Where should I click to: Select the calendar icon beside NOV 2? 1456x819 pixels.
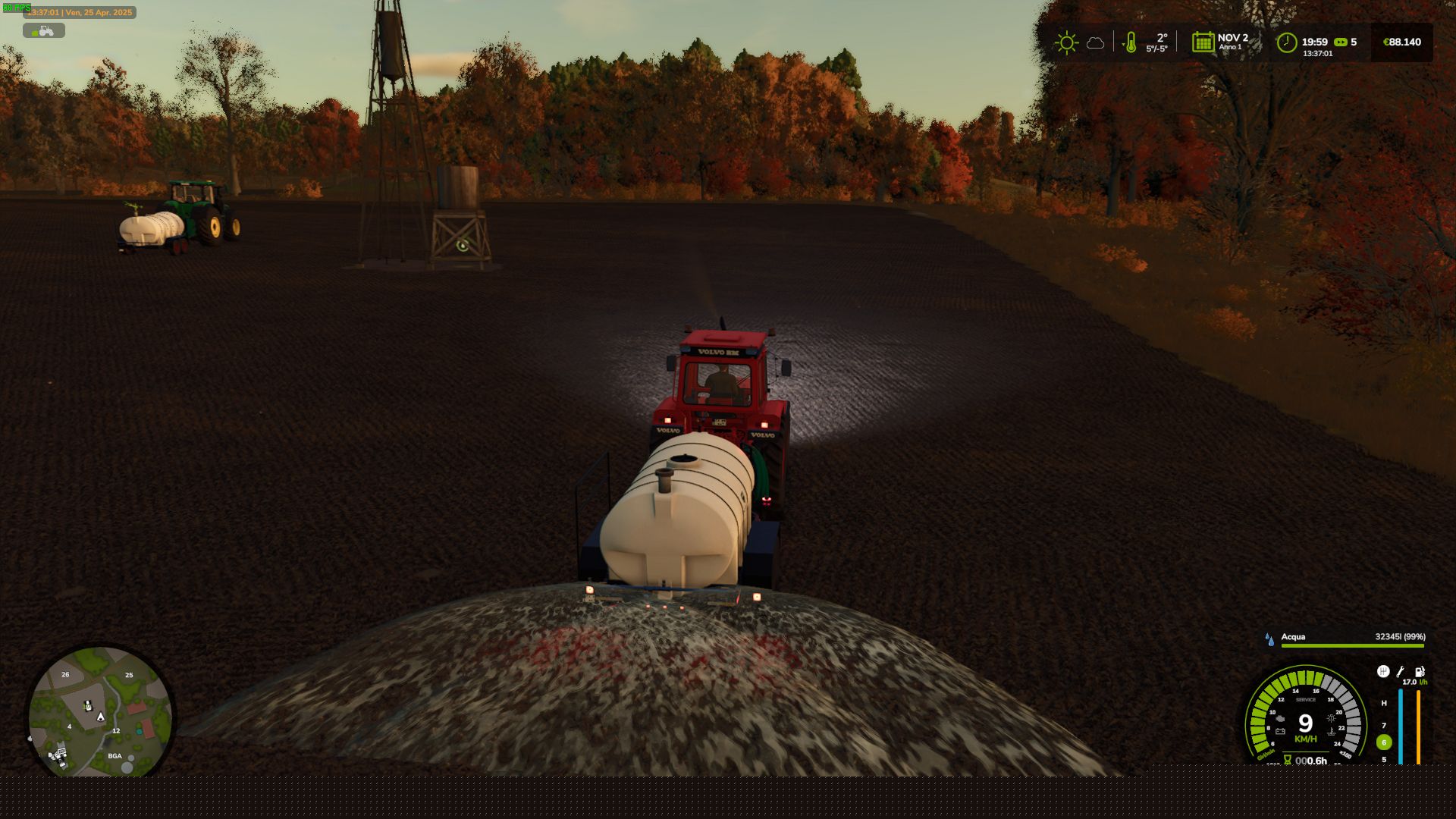pos(1203,42)
